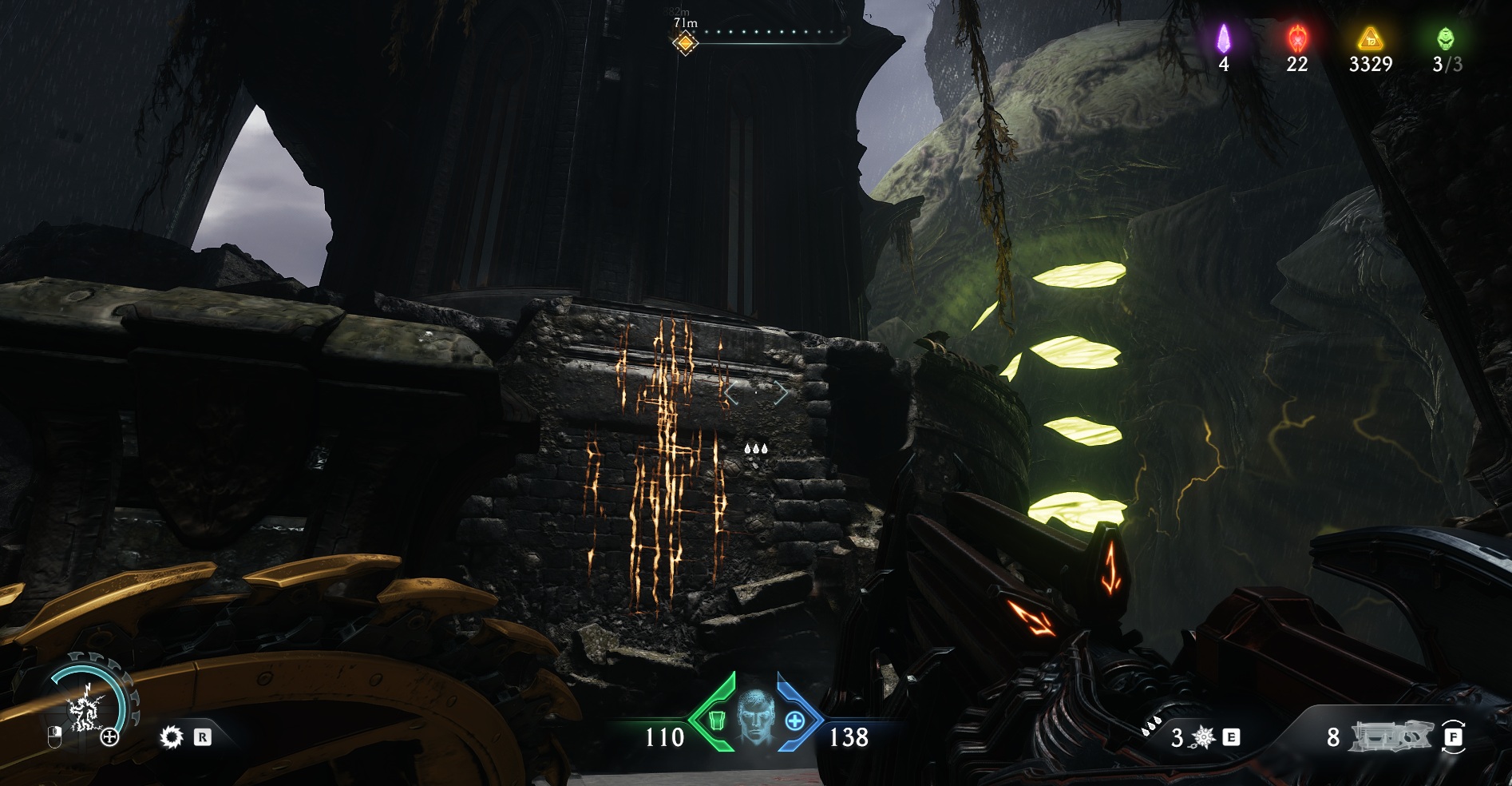Use the green healing flask icon

coord(1446,38)
